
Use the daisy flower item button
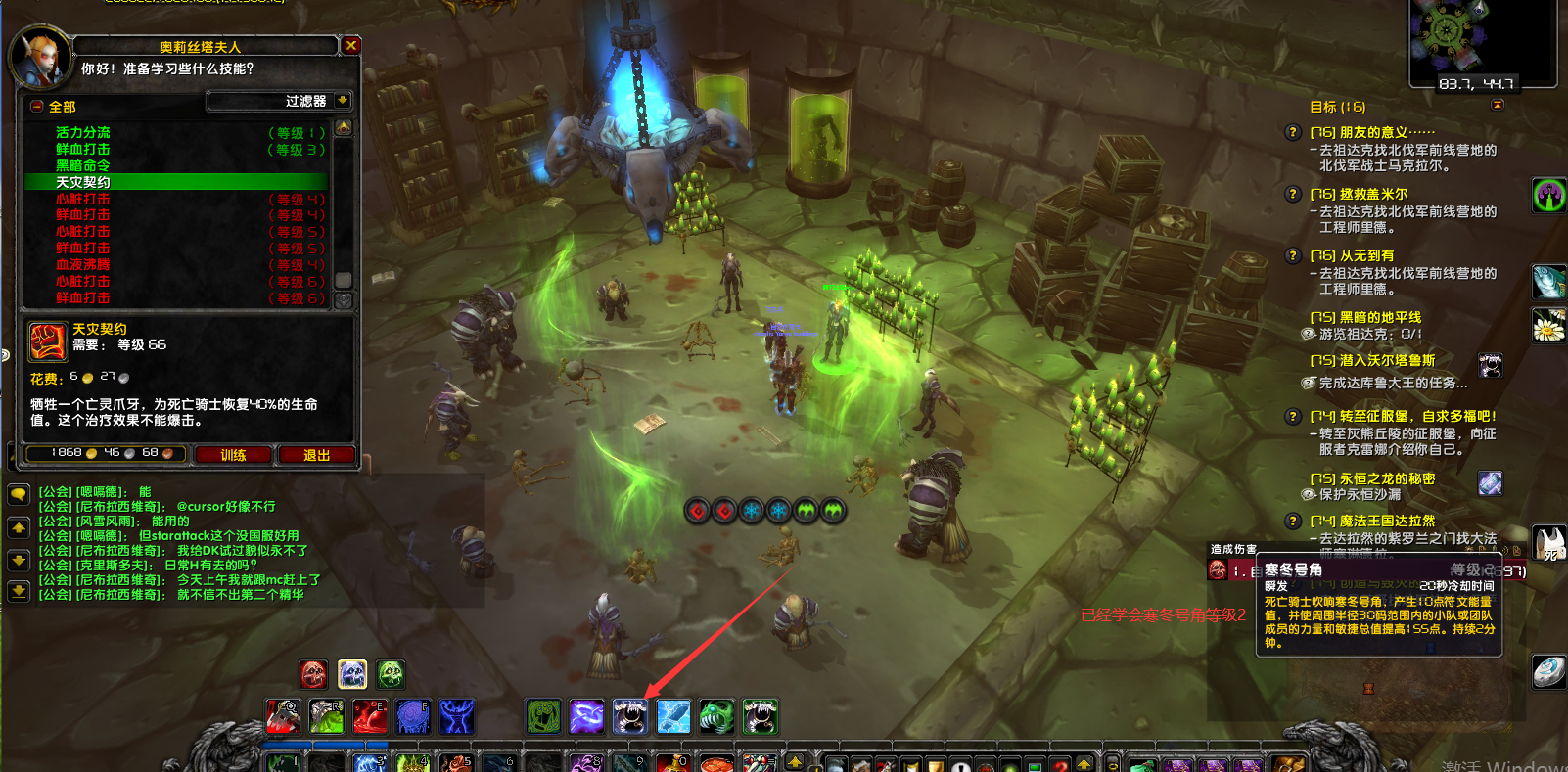click(1548, 326)
